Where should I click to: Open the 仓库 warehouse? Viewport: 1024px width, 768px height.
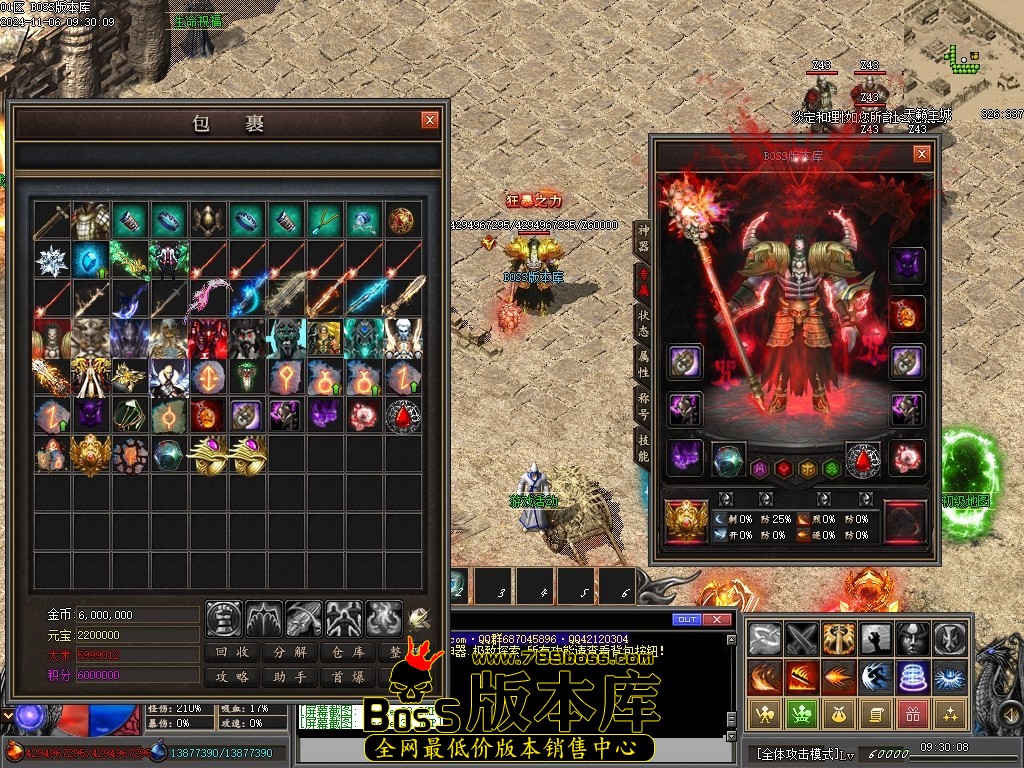click(x=347, y=652)
